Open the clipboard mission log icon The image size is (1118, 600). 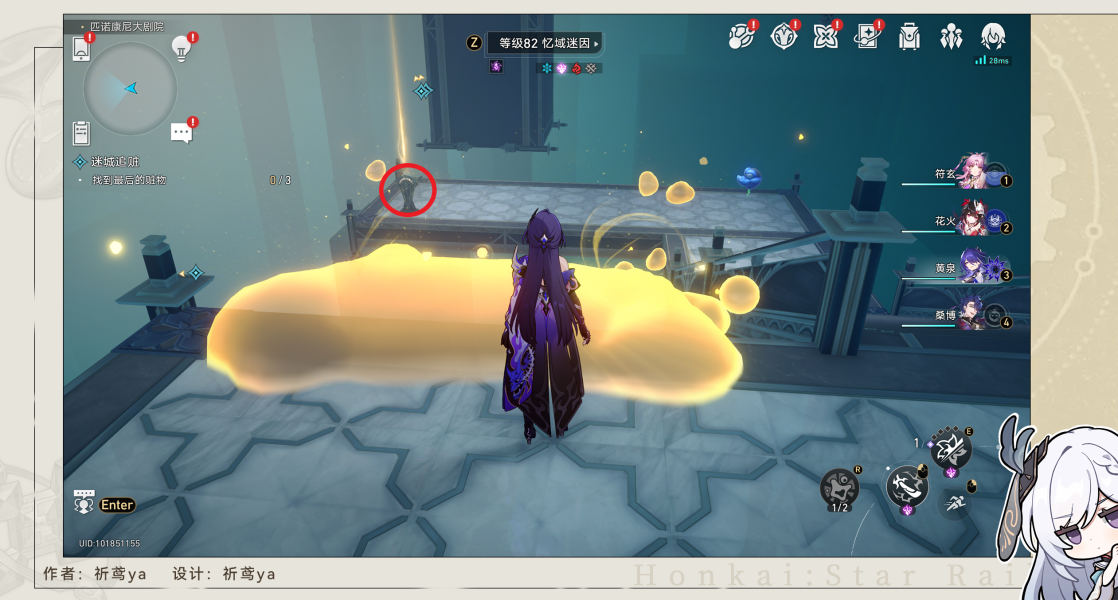point(82,132)
